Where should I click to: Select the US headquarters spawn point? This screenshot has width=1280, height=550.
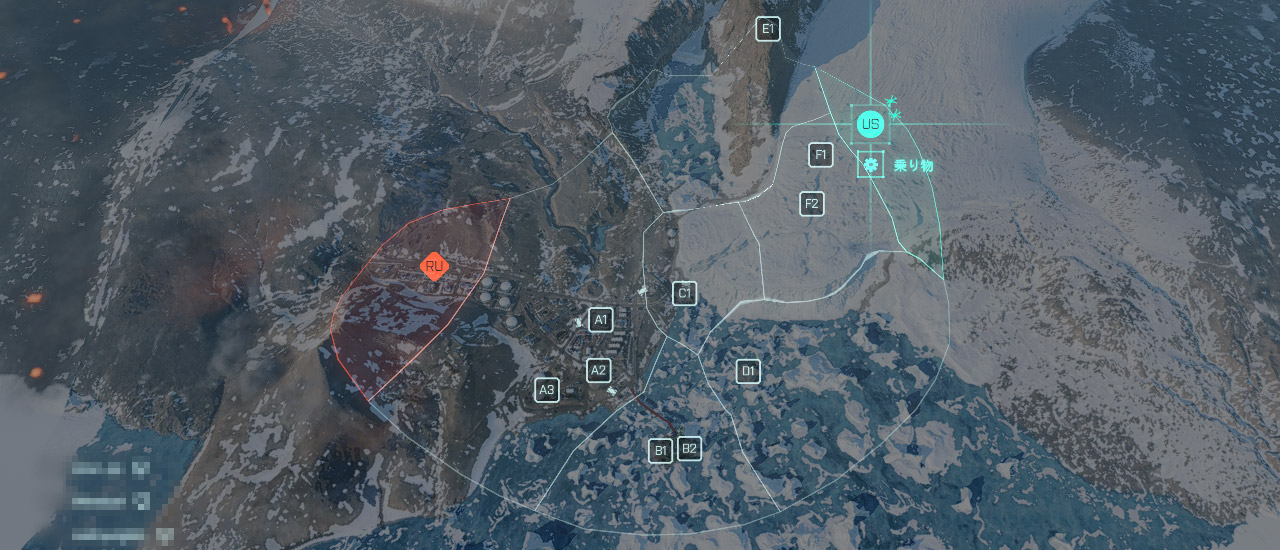[x=870, y=125]
